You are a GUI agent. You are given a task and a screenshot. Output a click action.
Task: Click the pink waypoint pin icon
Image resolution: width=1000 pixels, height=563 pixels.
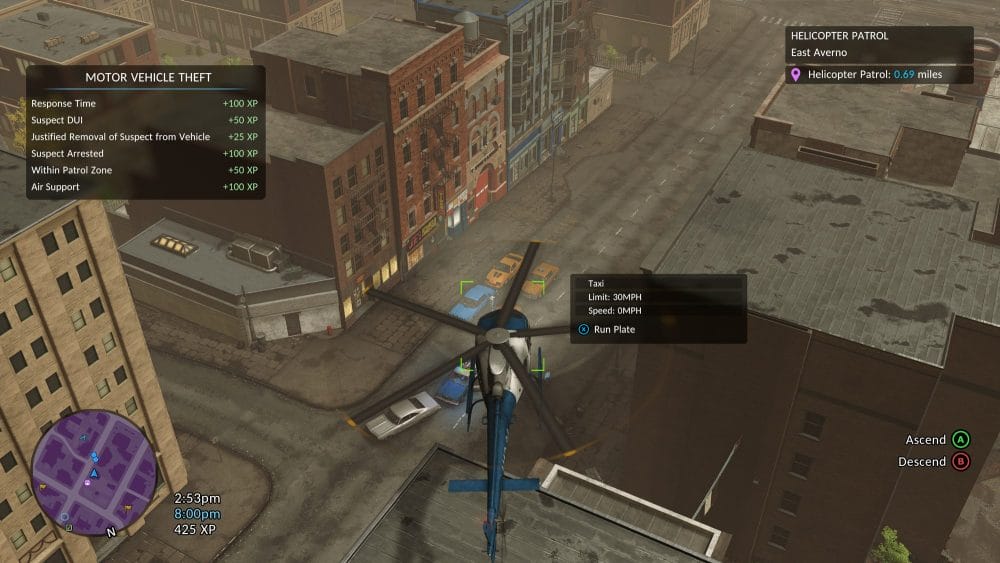point(796,75)
